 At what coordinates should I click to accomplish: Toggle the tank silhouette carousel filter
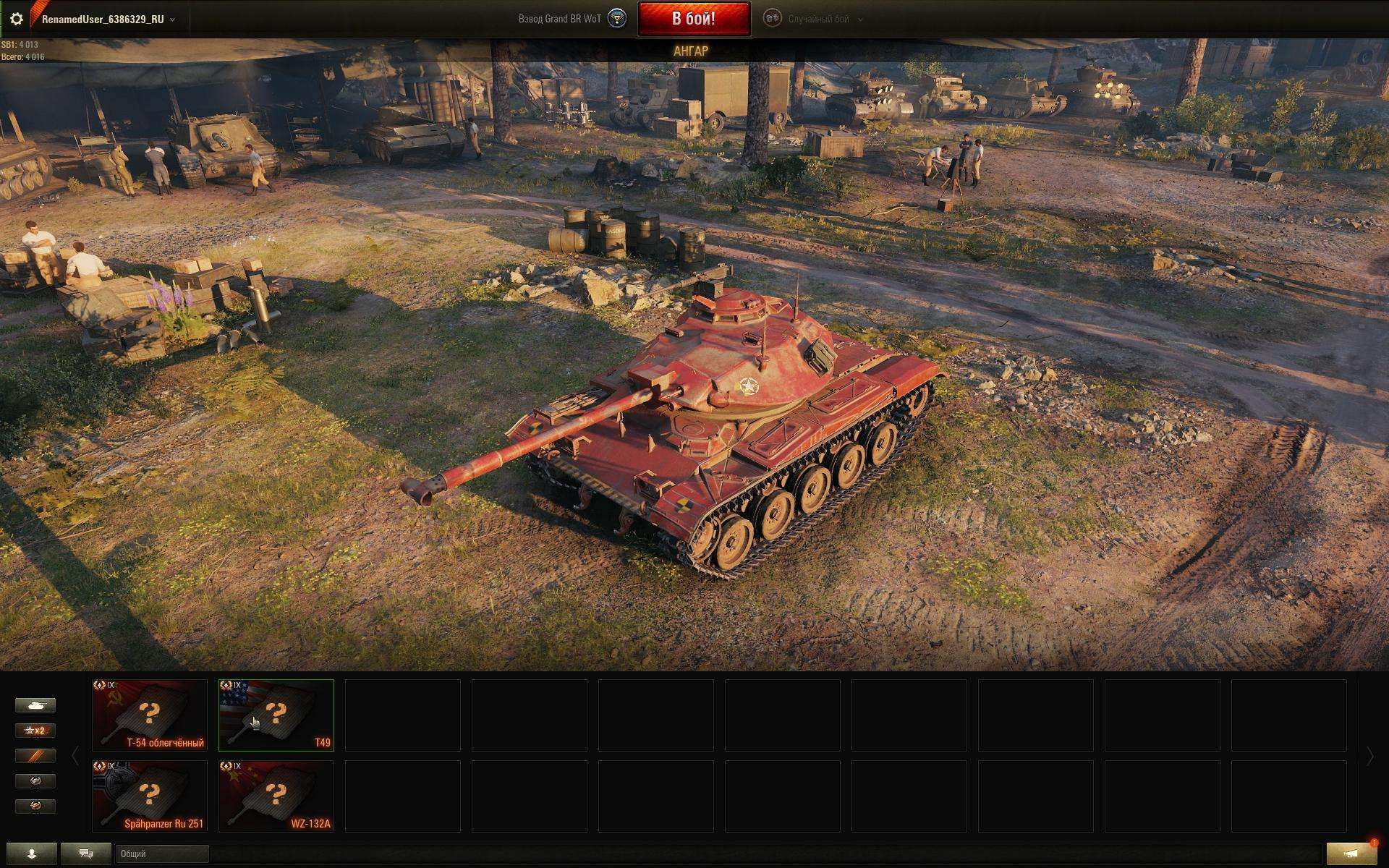(35, 705)
